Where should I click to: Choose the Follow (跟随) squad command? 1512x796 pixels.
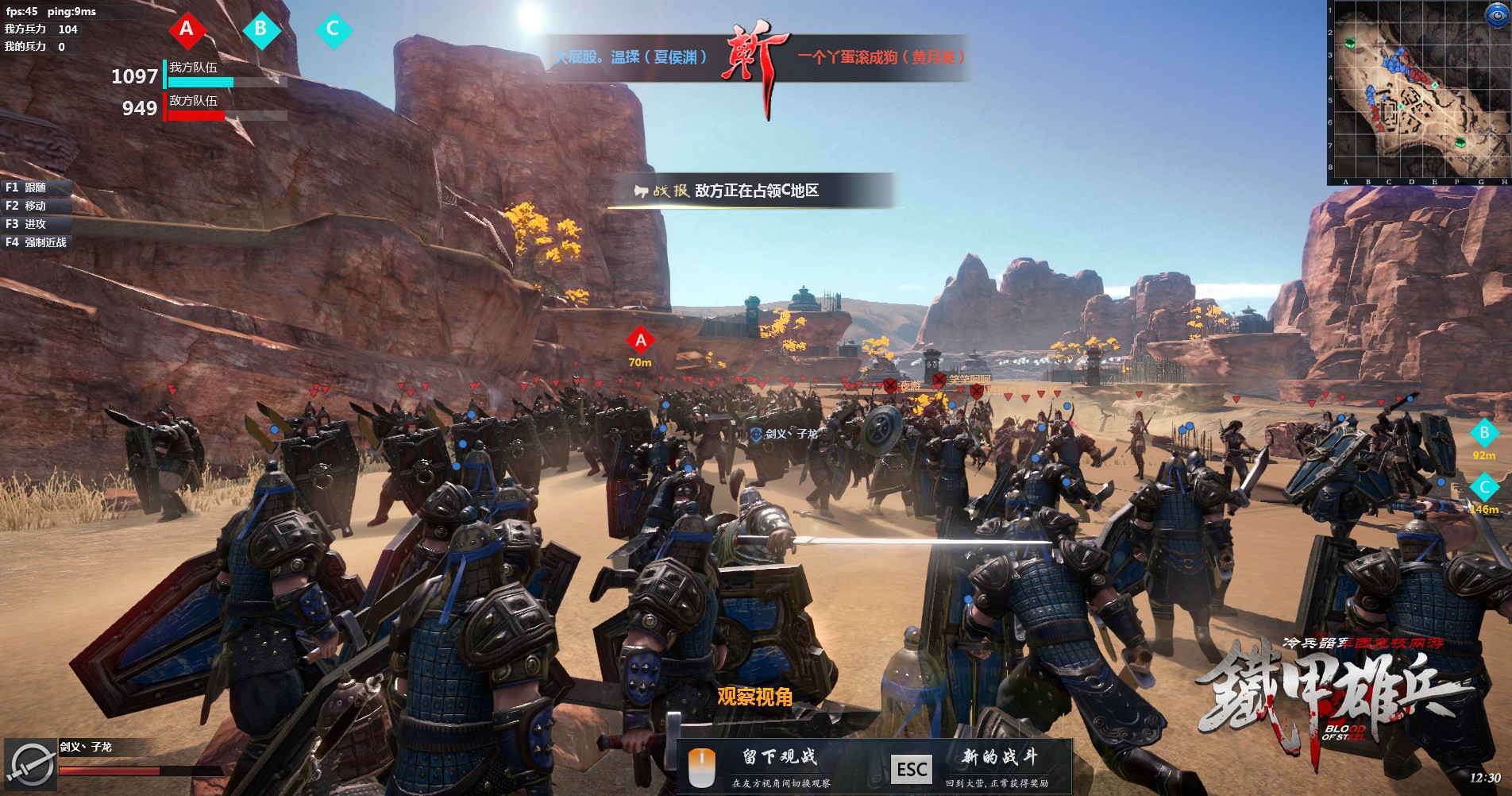[36, 187]
